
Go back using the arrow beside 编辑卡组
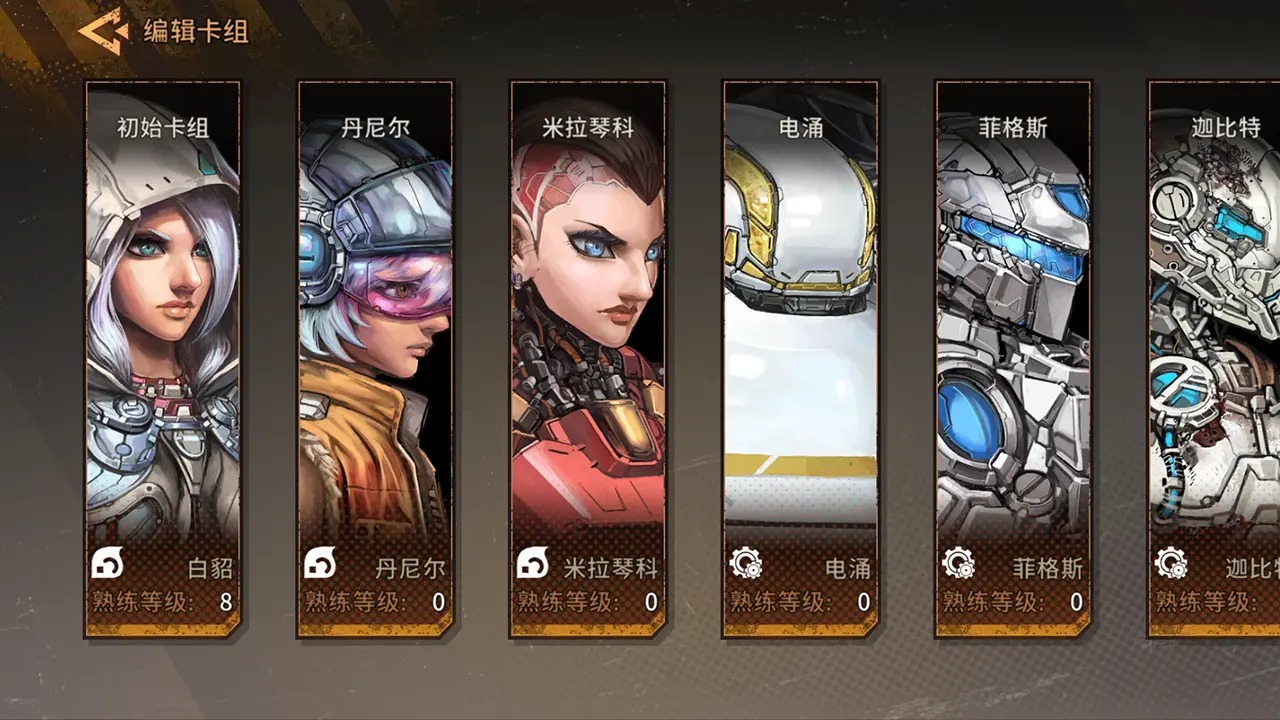pos(103,31)
